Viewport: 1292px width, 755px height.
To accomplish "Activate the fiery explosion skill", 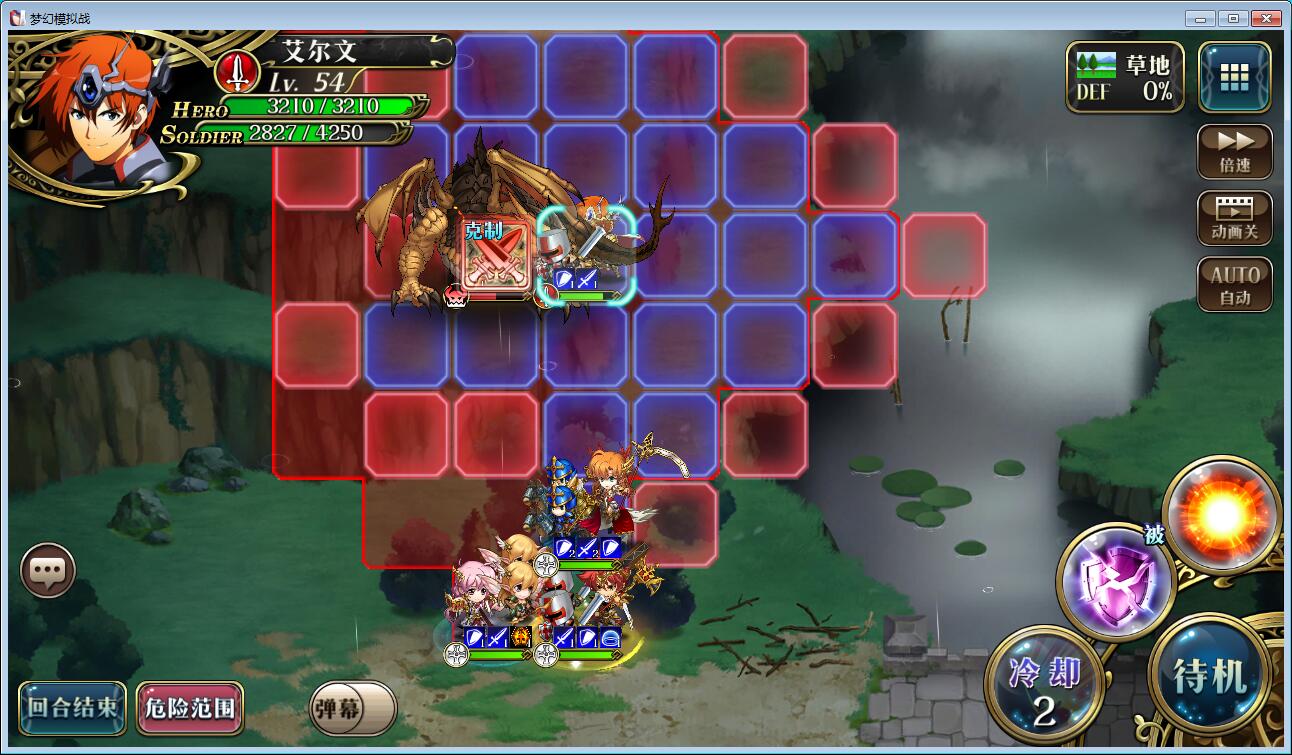I will (x=1221, y=515).
